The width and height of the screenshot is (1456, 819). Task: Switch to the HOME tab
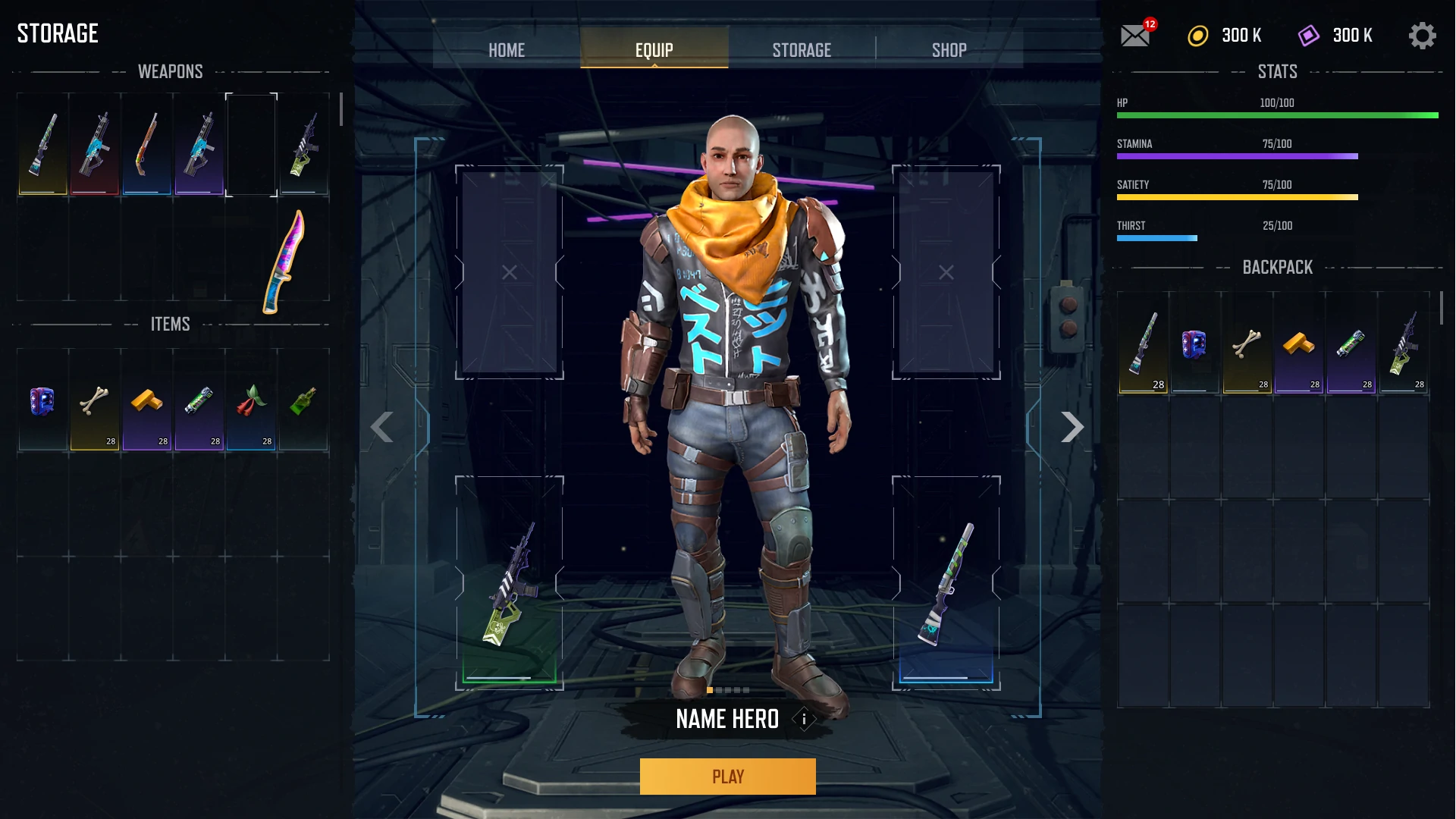pos(507,50)
